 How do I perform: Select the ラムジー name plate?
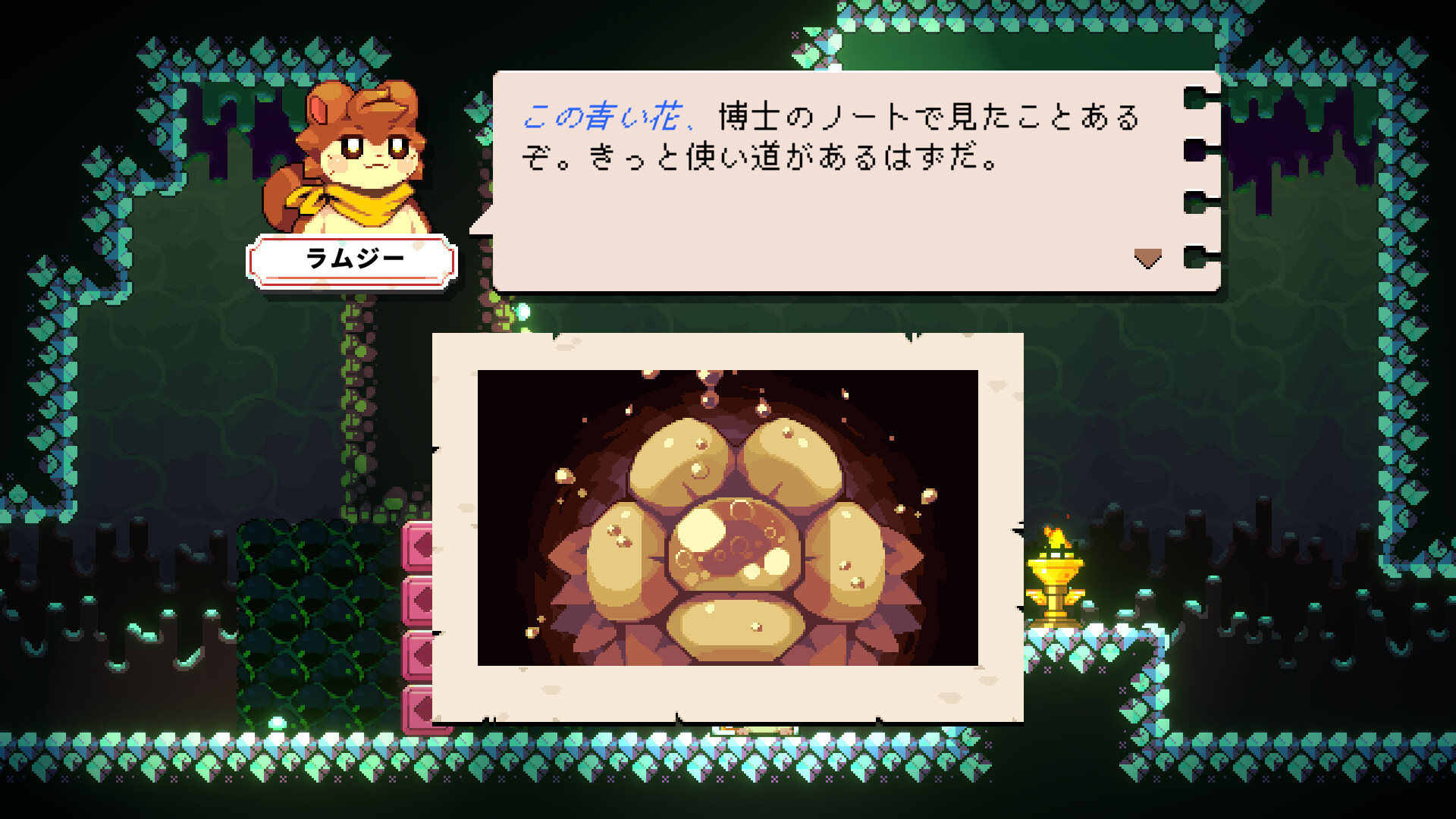click(353, 257)
